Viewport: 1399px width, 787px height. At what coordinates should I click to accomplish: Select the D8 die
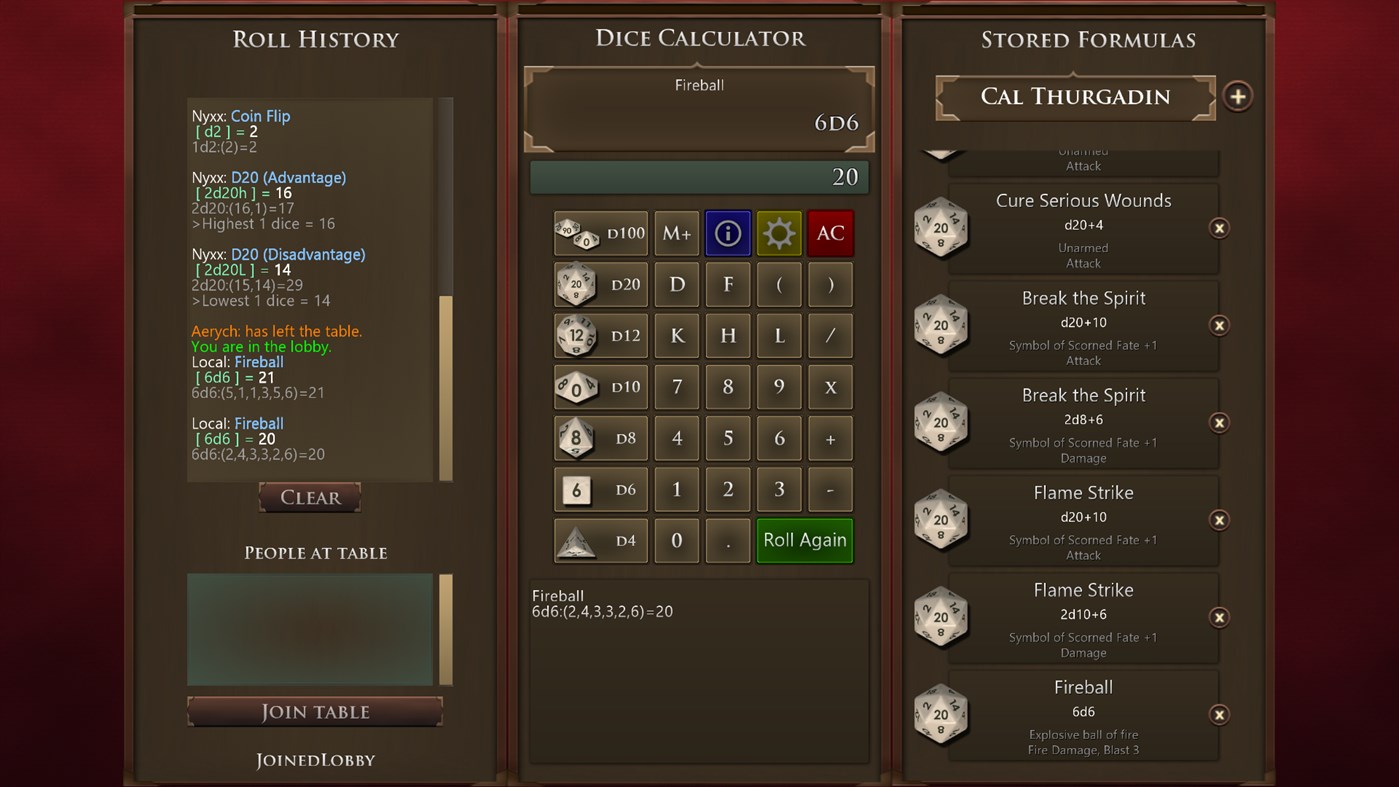600,438
